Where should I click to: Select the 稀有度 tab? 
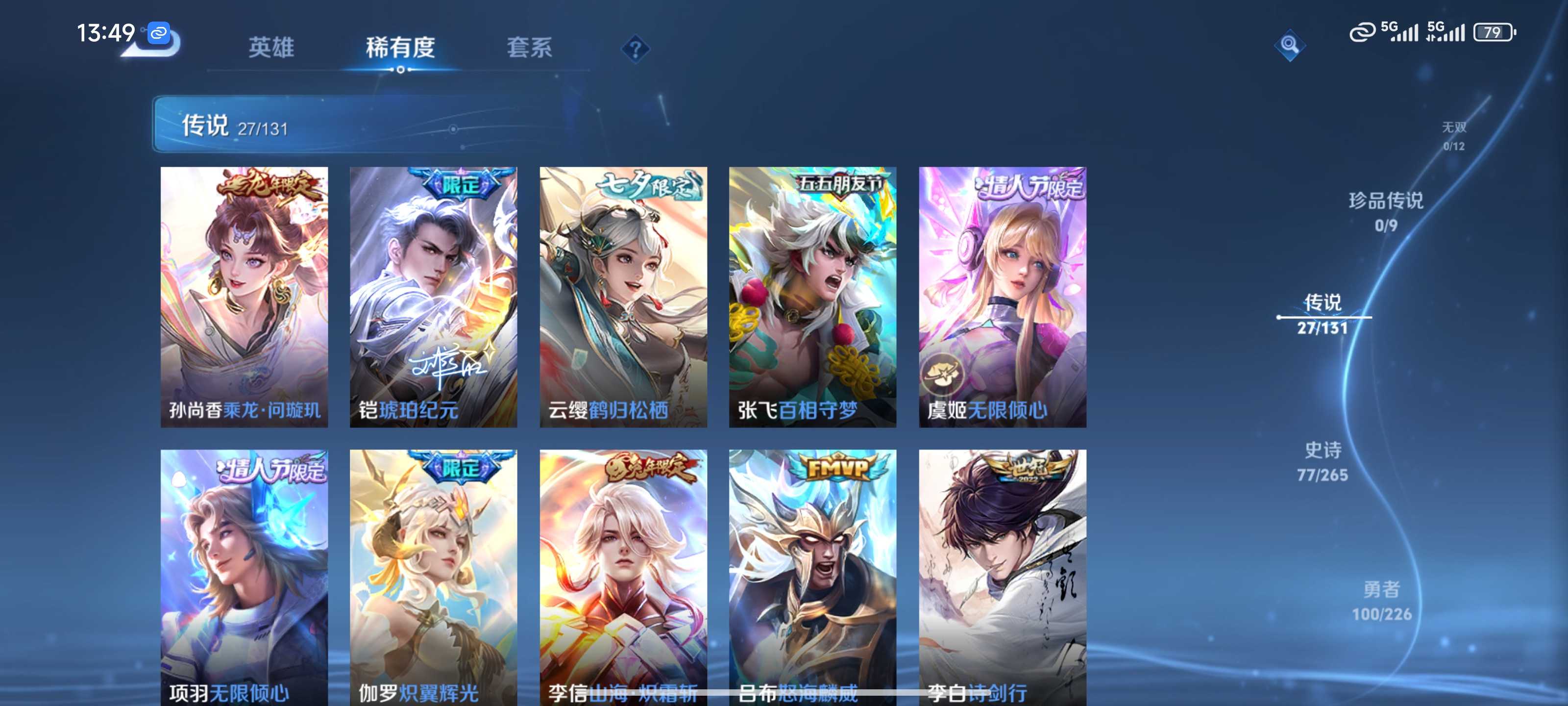[400, 48]
